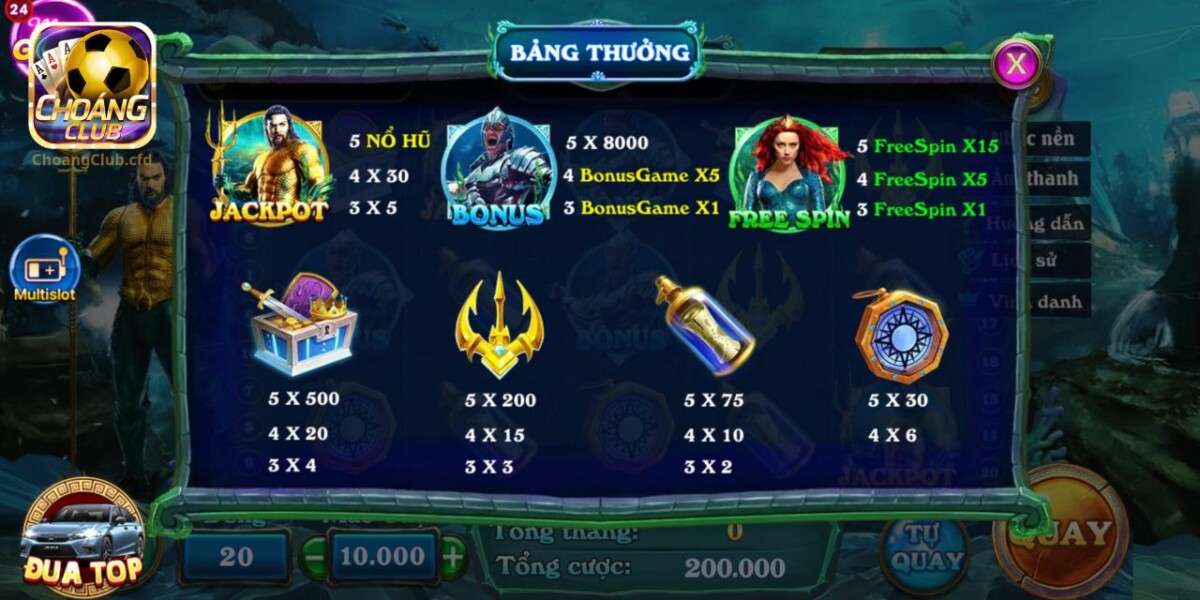The height and width of the screenshot is (600, 1200).
Task: Open the Đua Top leaderboard event
Action: 83,539
